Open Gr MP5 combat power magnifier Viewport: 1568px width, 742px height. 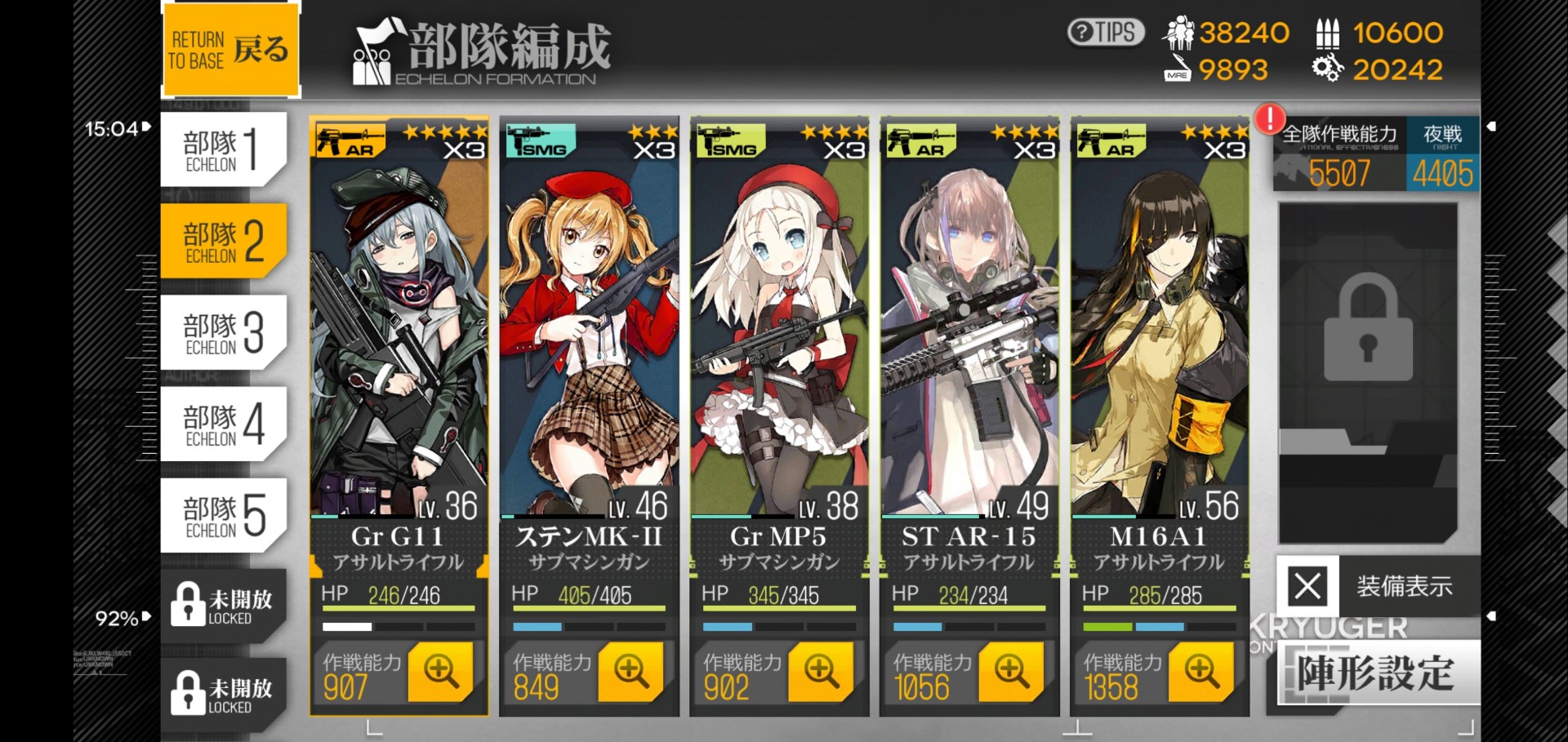tap(821, 672)
